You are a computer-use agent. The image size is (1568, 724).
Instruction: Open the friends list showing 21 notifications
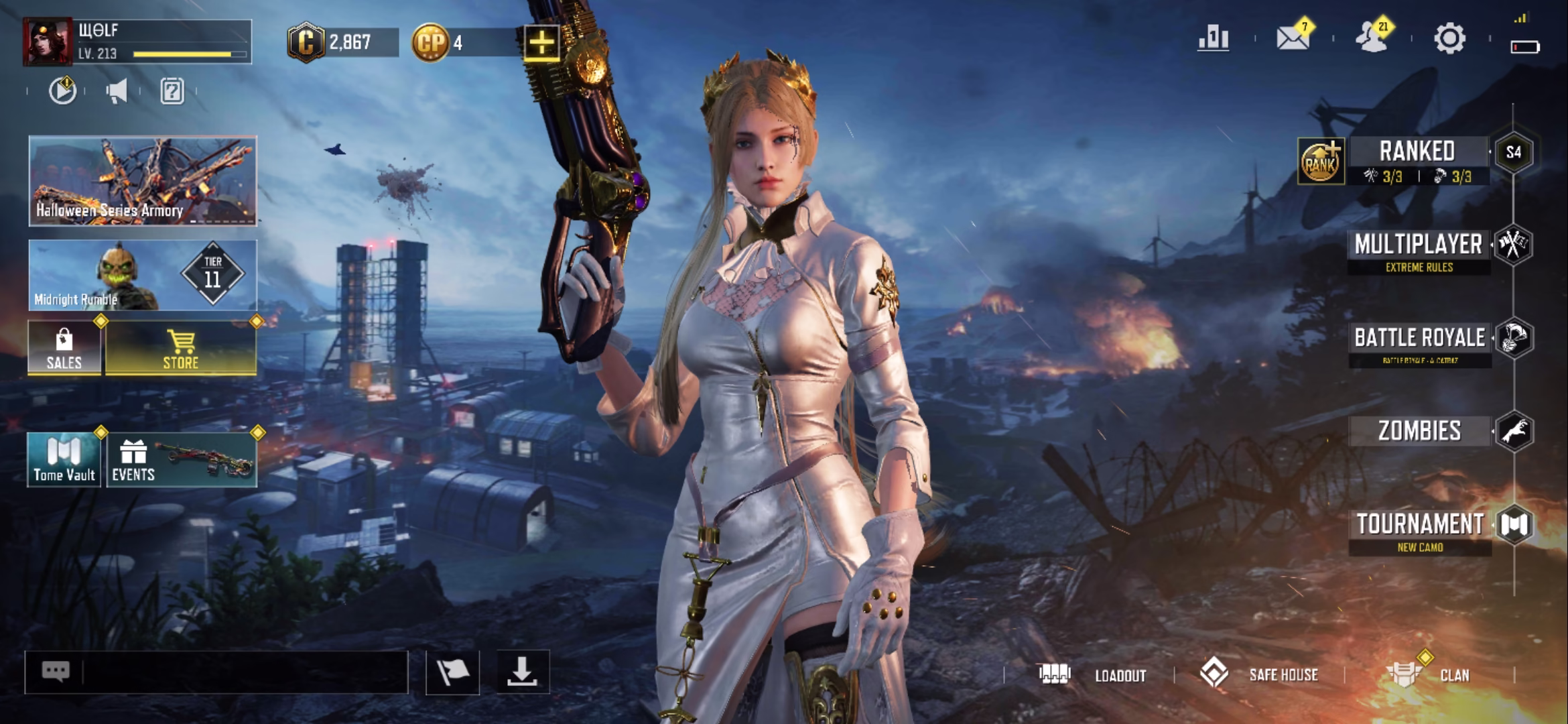[1373, 39]
